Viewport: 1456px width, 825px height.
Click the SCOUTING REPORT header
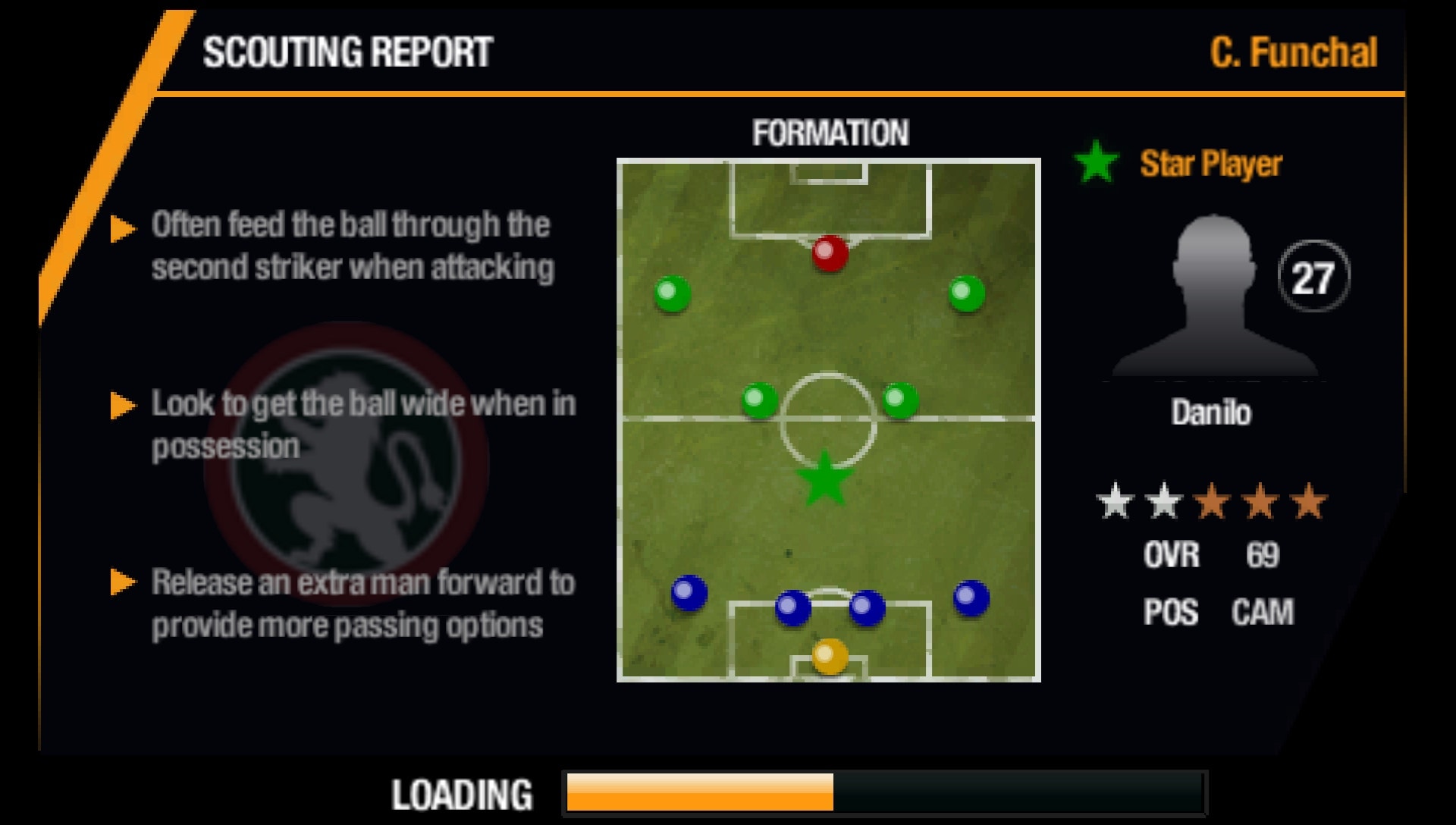(347, 53)
